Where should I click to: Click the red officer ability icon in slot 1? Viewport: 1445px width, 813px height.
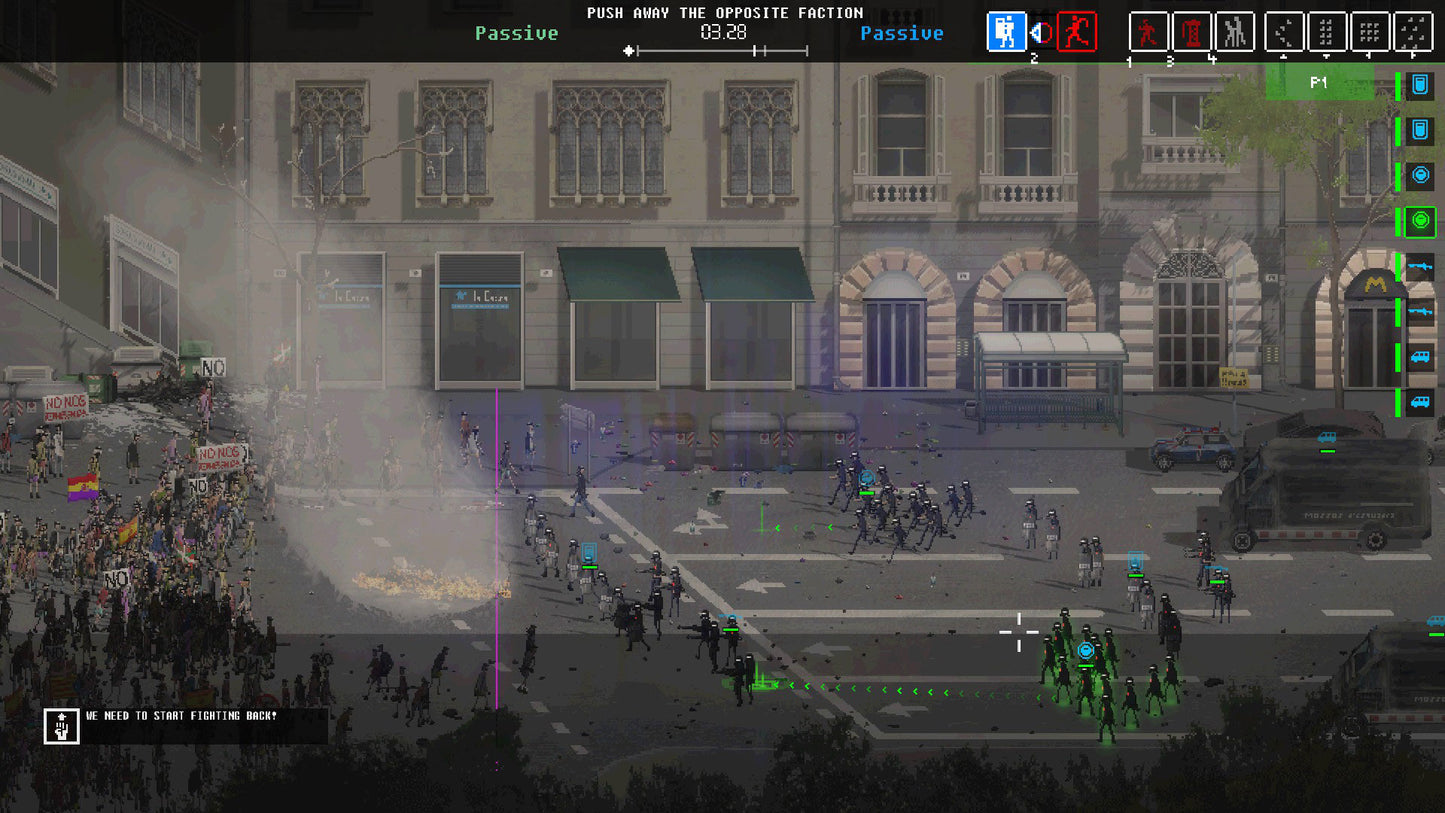1147,31
